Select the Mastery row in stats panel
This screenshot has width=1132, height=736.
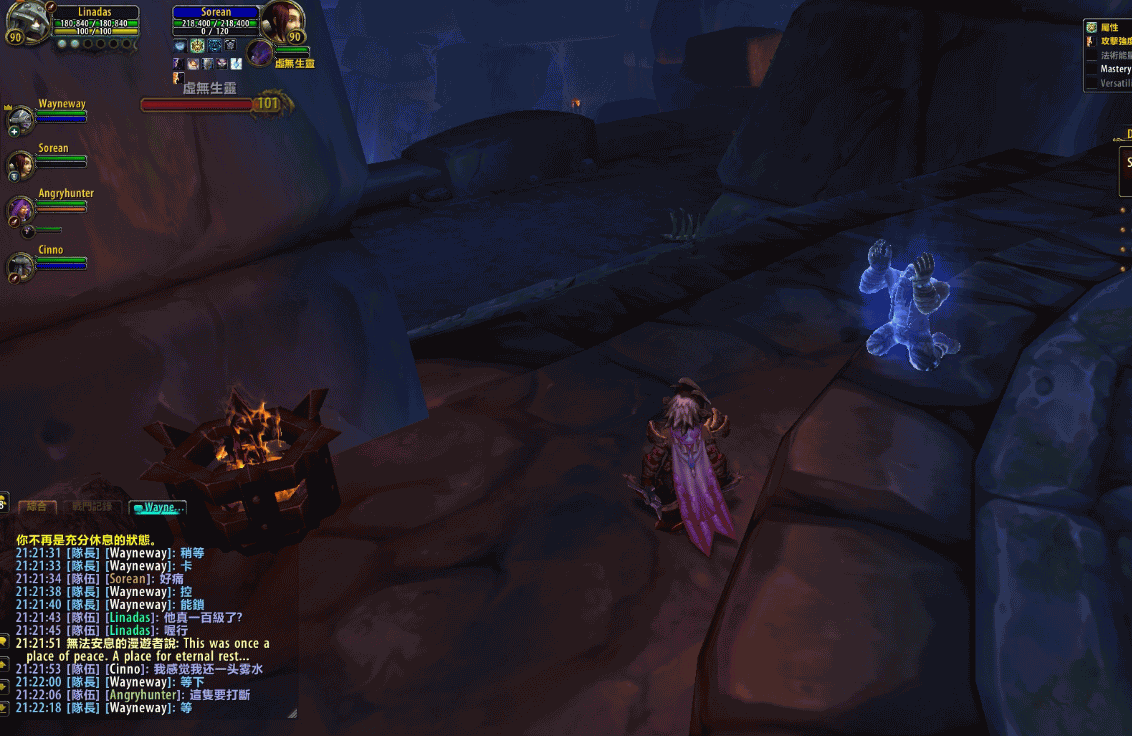(1114, 70)
